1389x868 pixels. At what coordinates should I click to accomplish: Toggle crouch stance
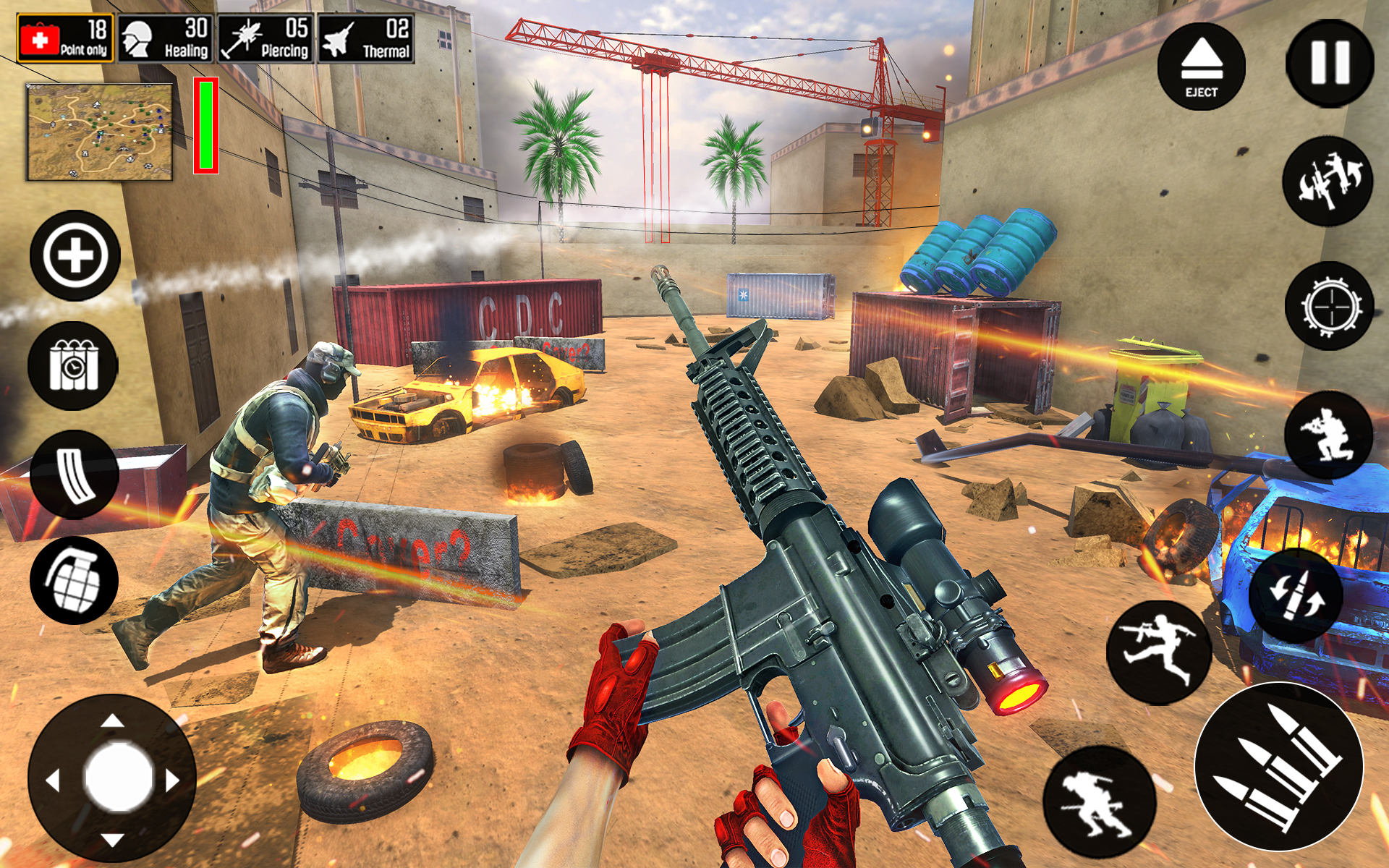coord(1331,434)
